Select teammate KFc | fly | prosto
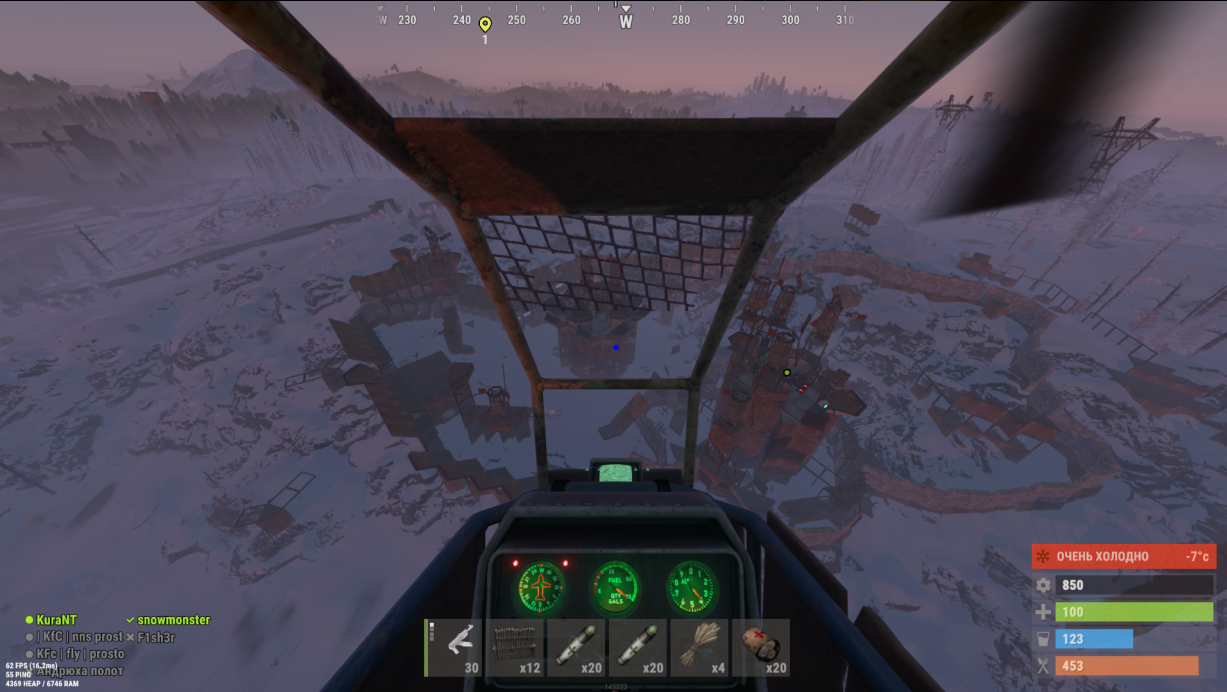Viewport: 1227px width, 692px height. (80, 654)
